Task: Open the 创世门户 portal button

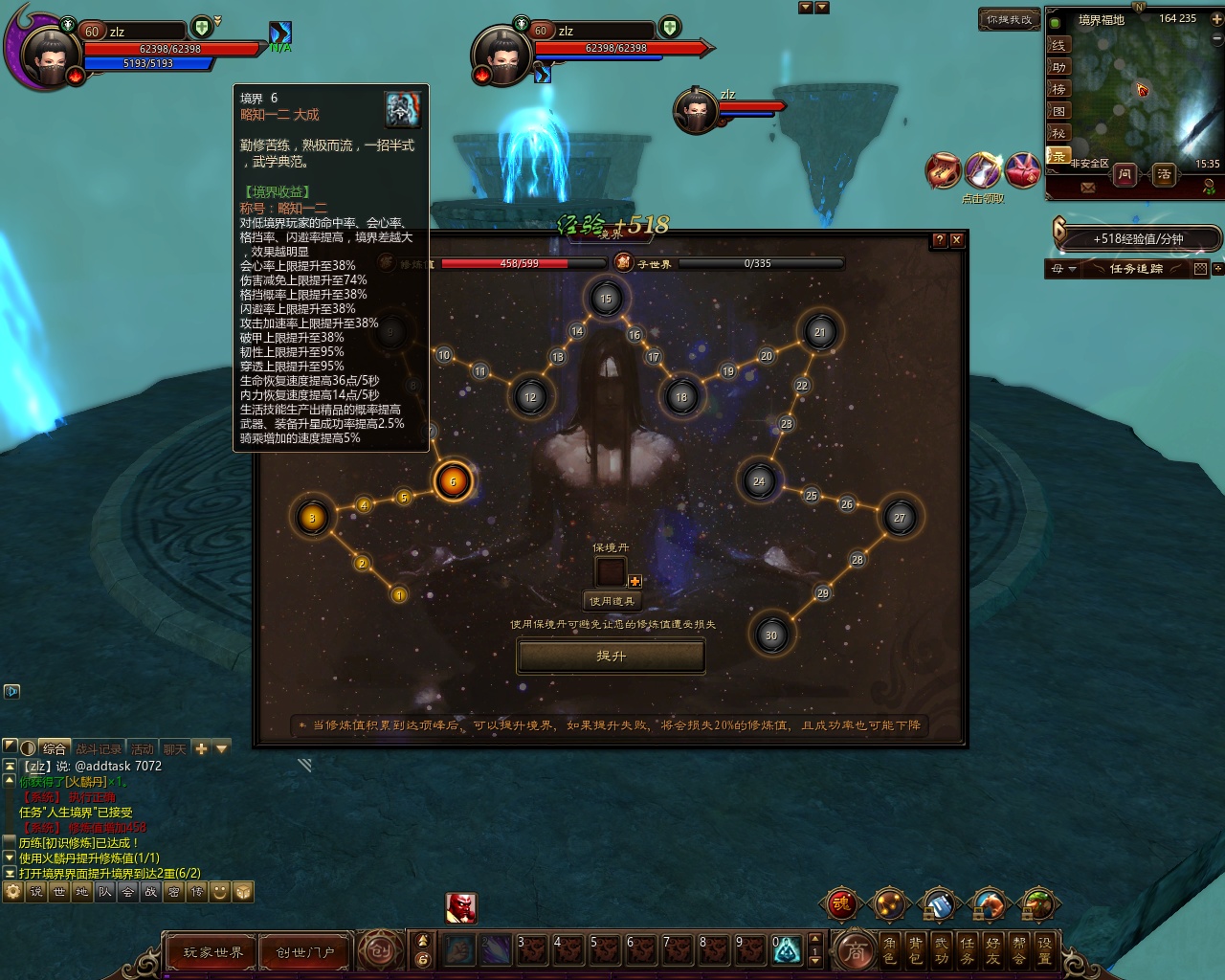Action: [304, 952]
